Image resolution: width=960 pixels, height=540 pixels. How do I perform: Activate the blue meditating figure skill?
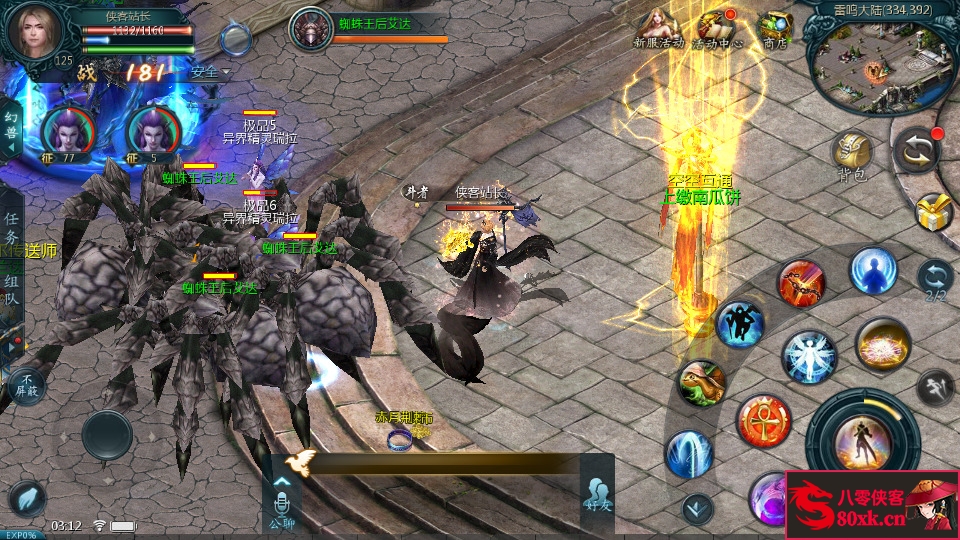coord(873,270)
